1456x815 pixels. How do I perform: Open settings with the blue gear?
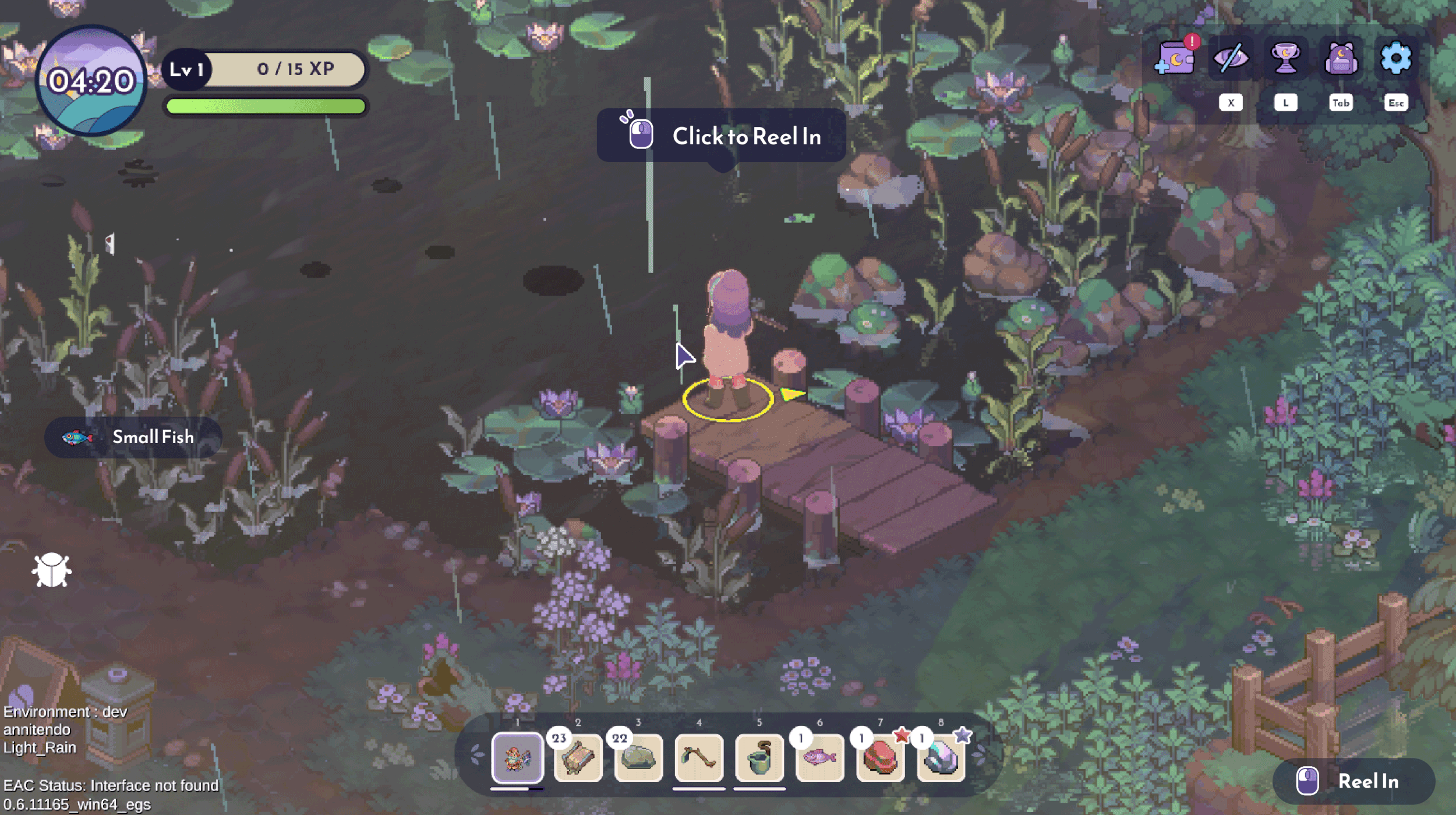(1396, 59)
